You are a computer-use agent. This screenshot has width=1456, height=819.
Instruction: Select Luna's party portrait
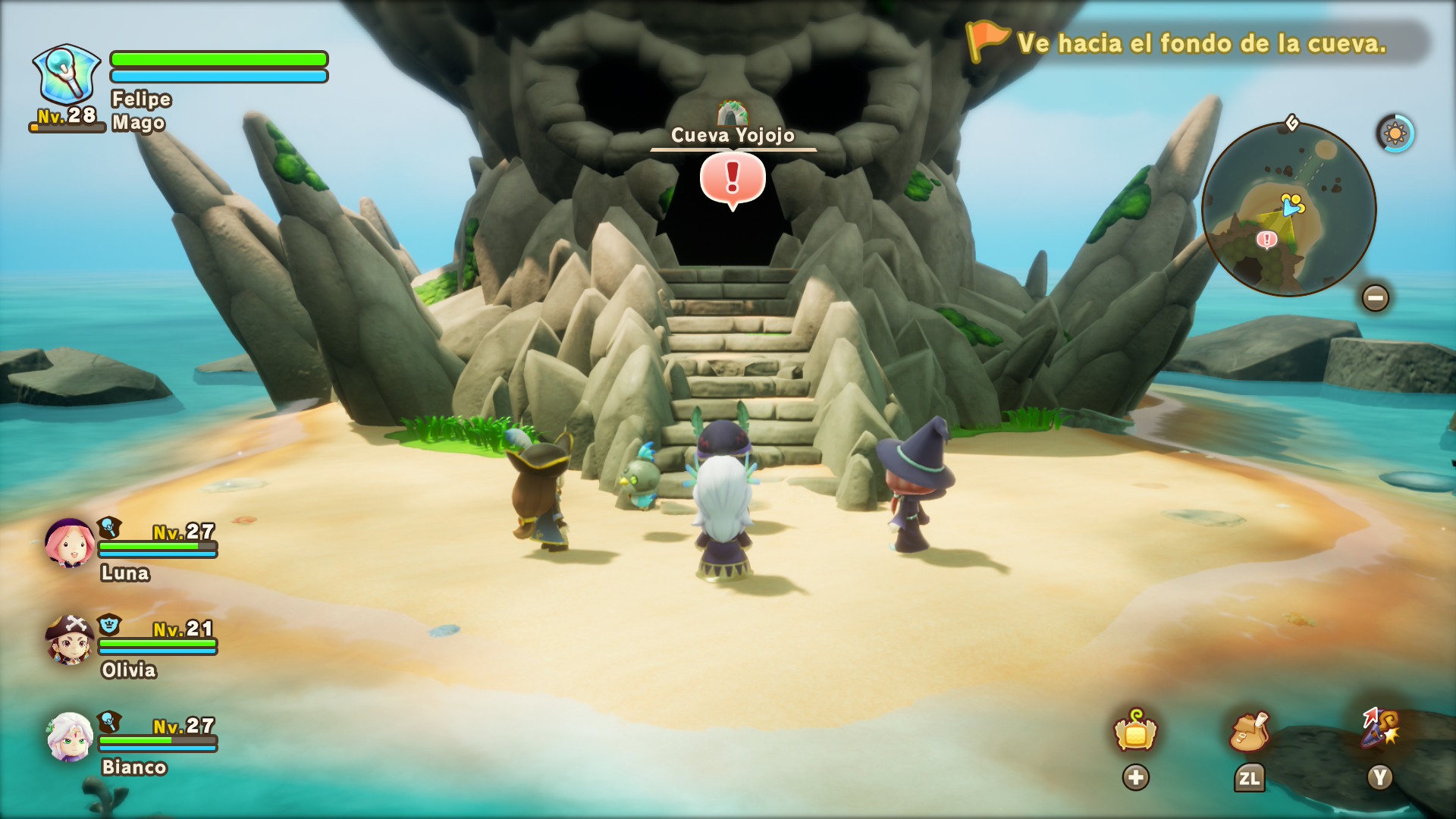click(x=70, y=543)
